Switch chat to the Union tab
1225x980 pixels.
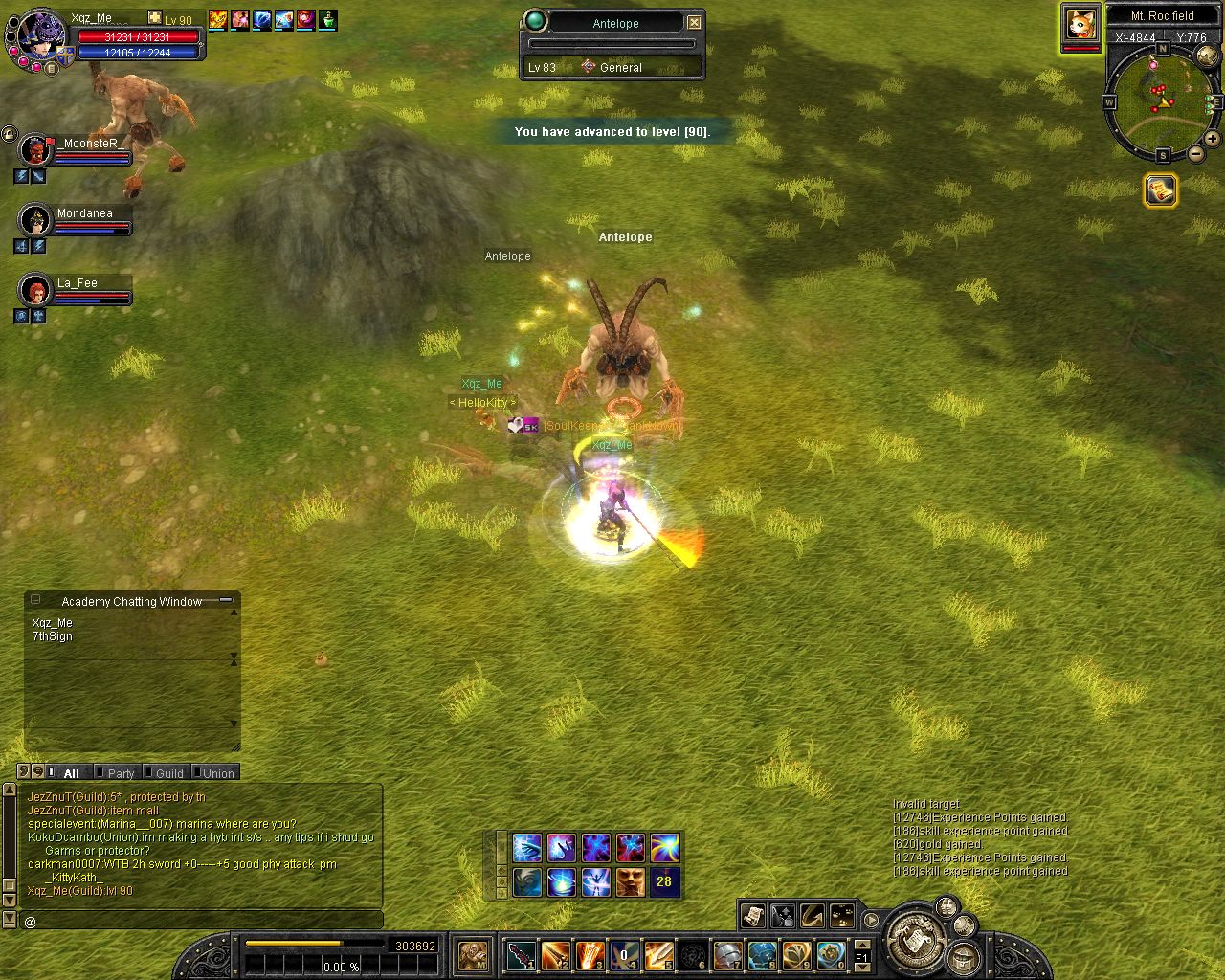[218, 773]
